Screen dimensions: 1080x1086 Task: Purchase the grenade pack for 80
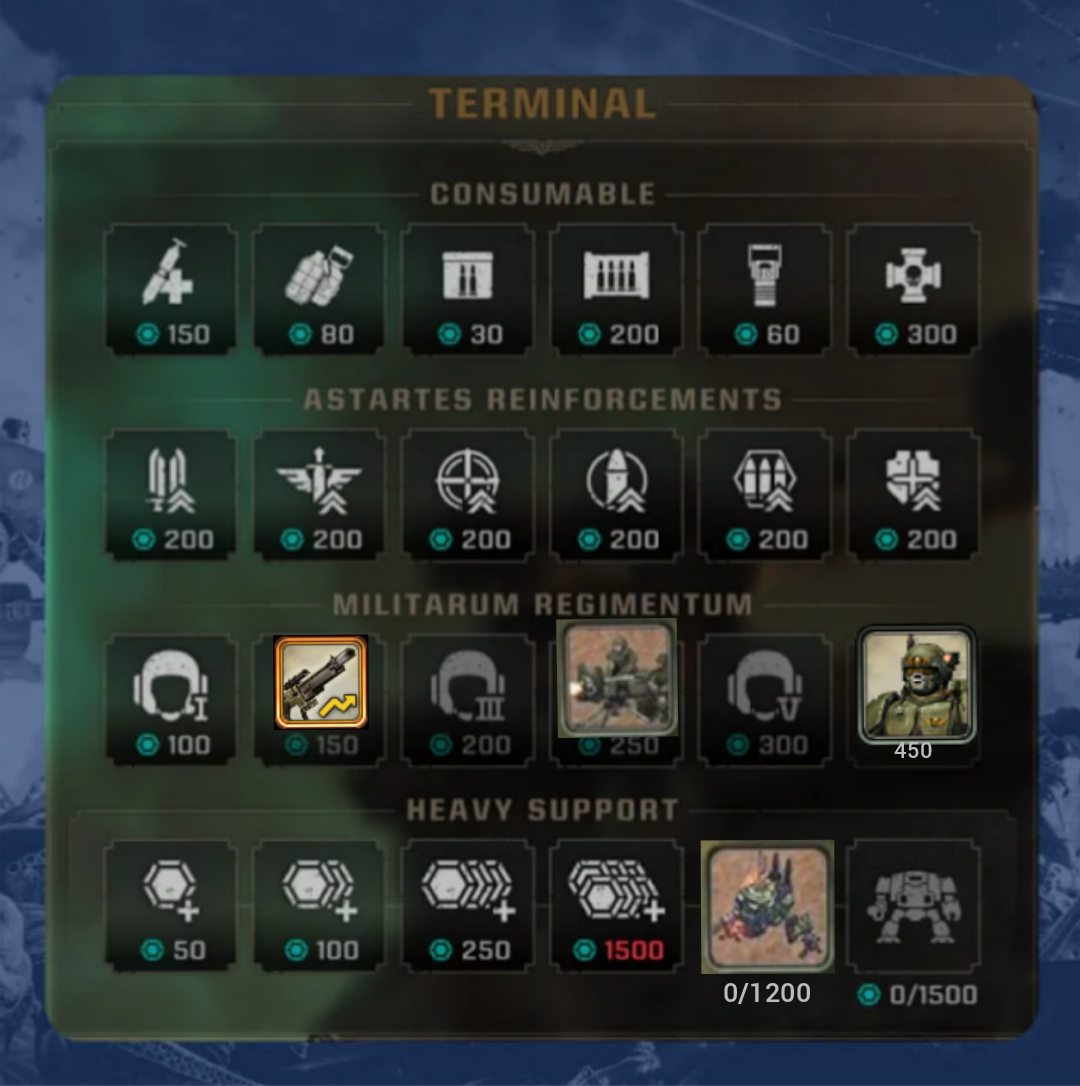pyautogui.click(x=319, y=287)
